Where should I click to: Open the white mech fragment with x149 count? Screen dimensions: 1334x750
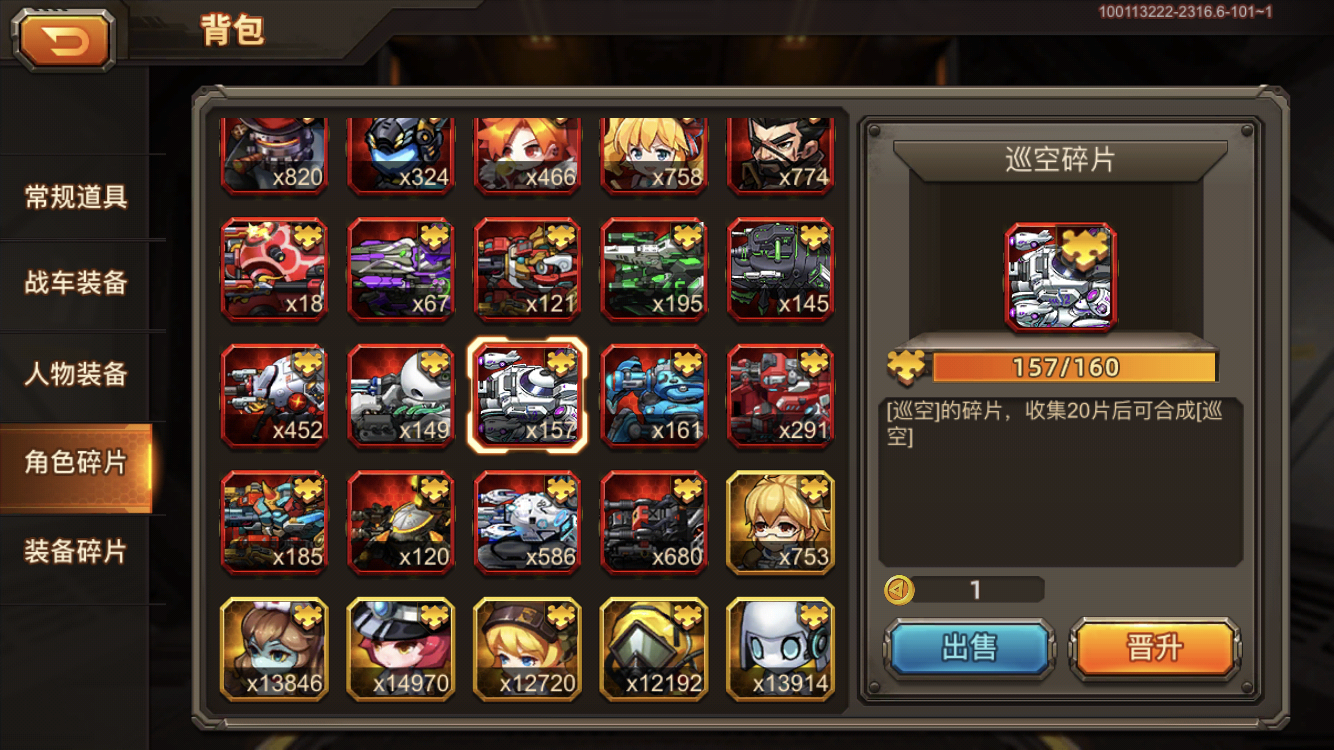click(x=401, y=395)
